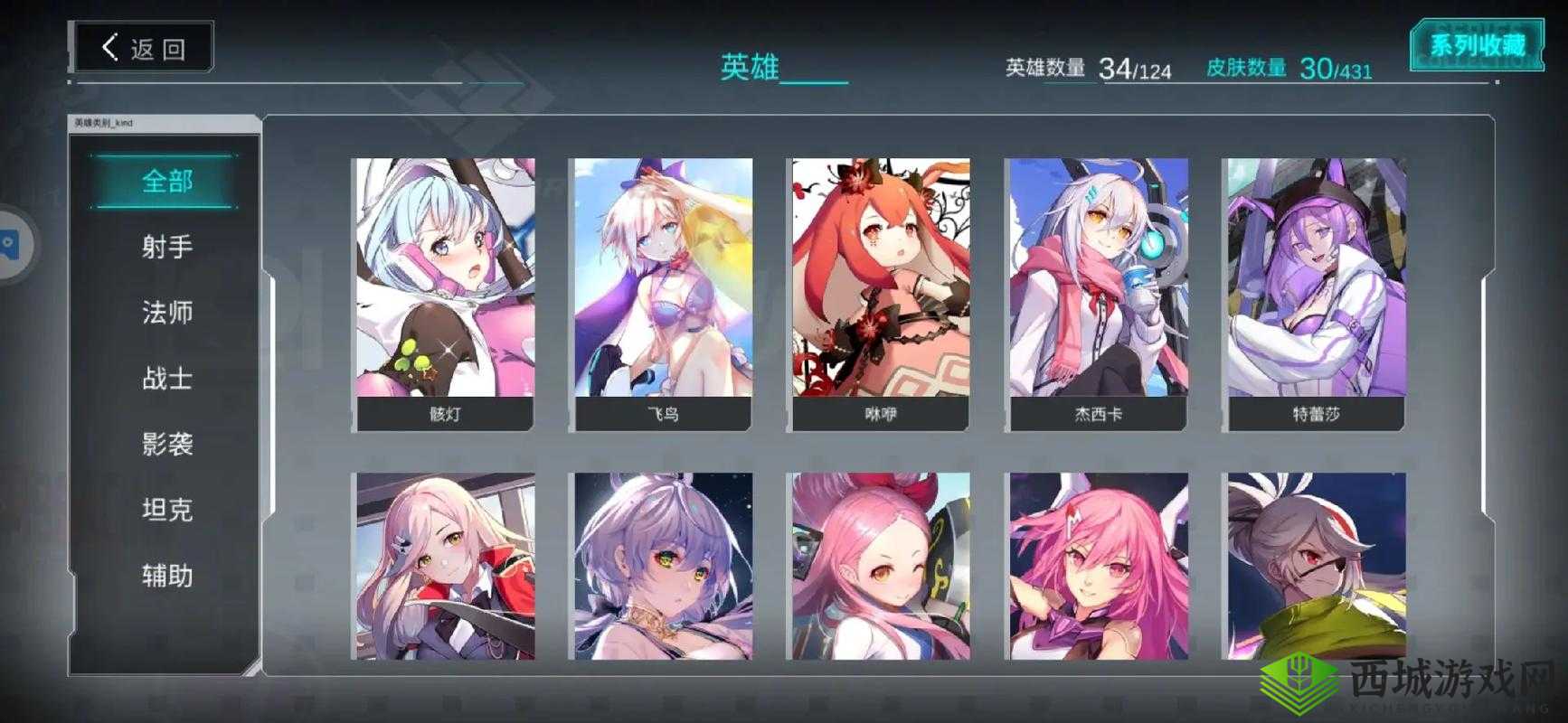1568x723 pixels.
Task: Enable the 辅助 hero filter
Action: (167, 576)
